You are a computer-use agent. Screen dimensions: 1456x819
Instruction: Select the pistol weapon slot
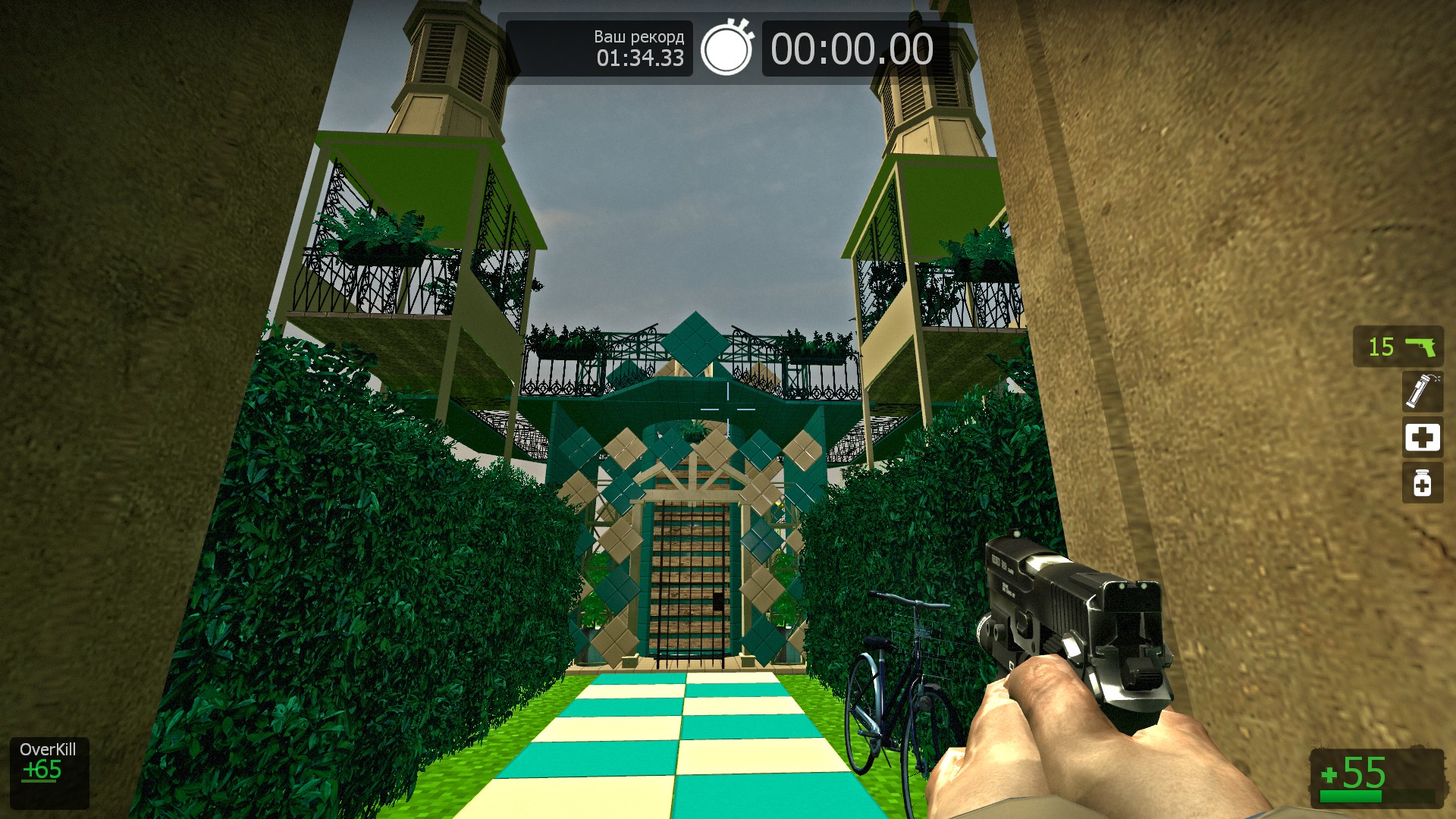[1398, 347]
